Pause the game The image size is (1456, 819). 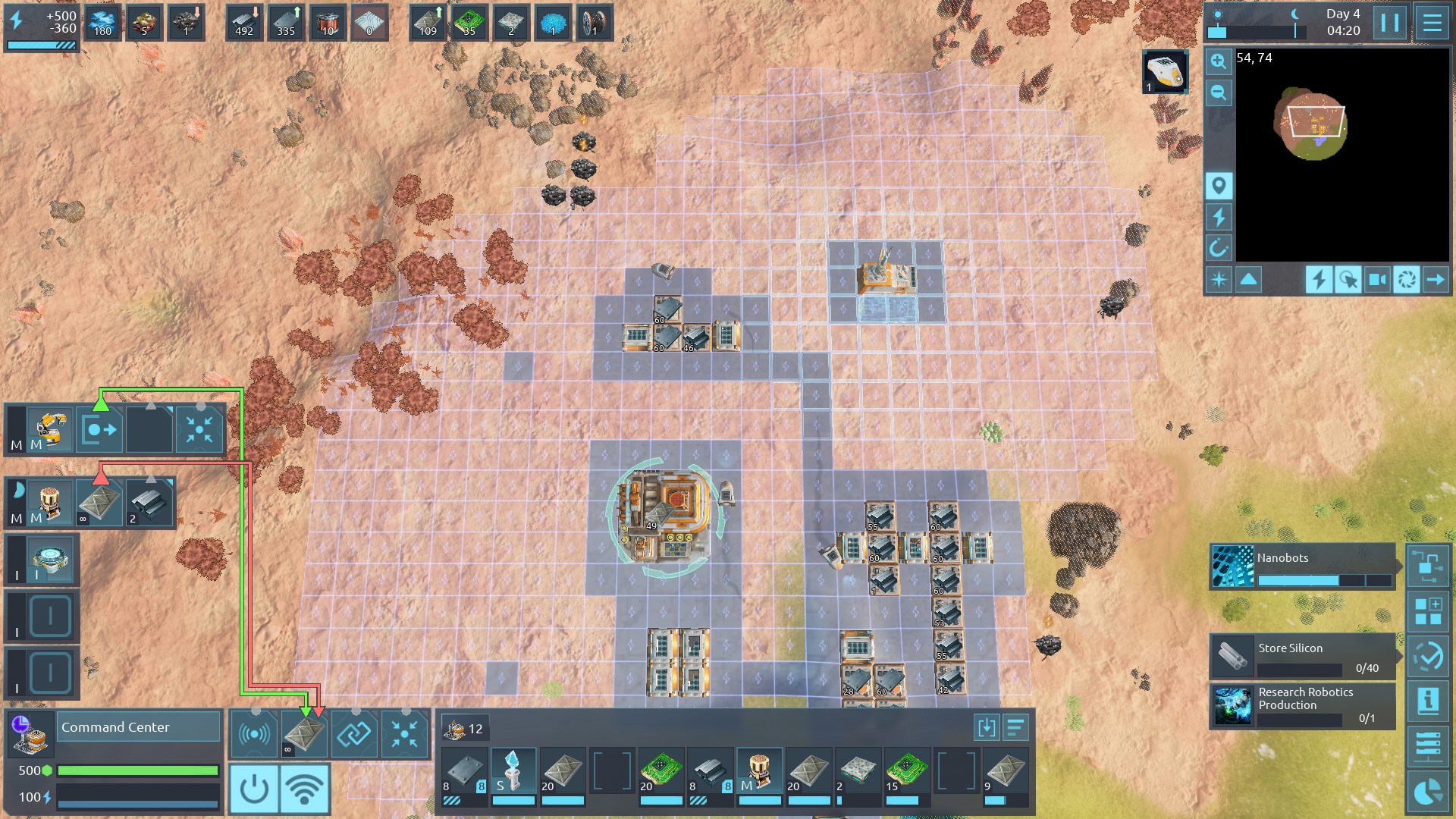point(1390,23)
